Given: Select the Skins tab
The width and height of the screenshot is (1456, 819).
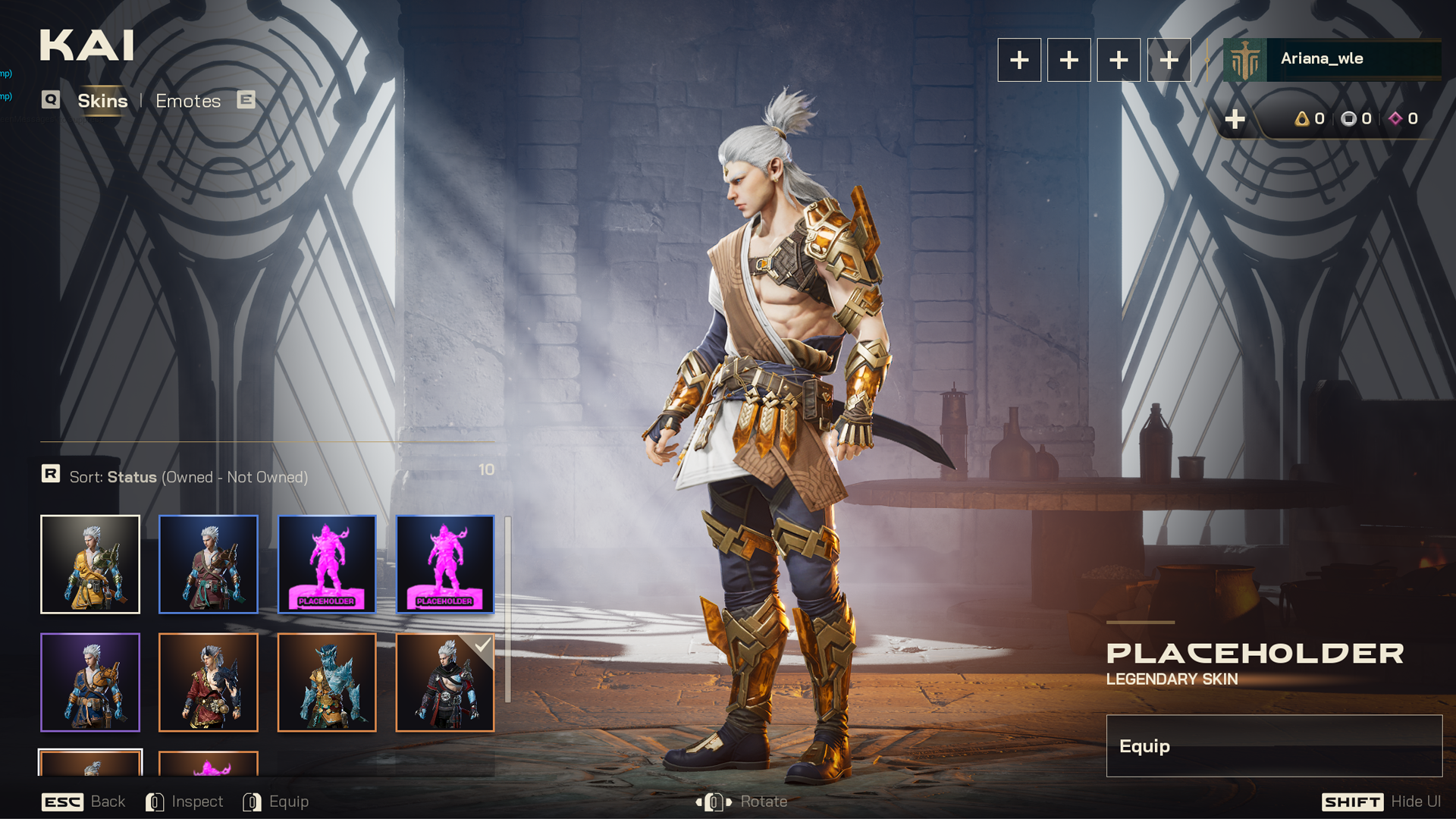Looking at the screenshot, I should (x=102, y=101).
